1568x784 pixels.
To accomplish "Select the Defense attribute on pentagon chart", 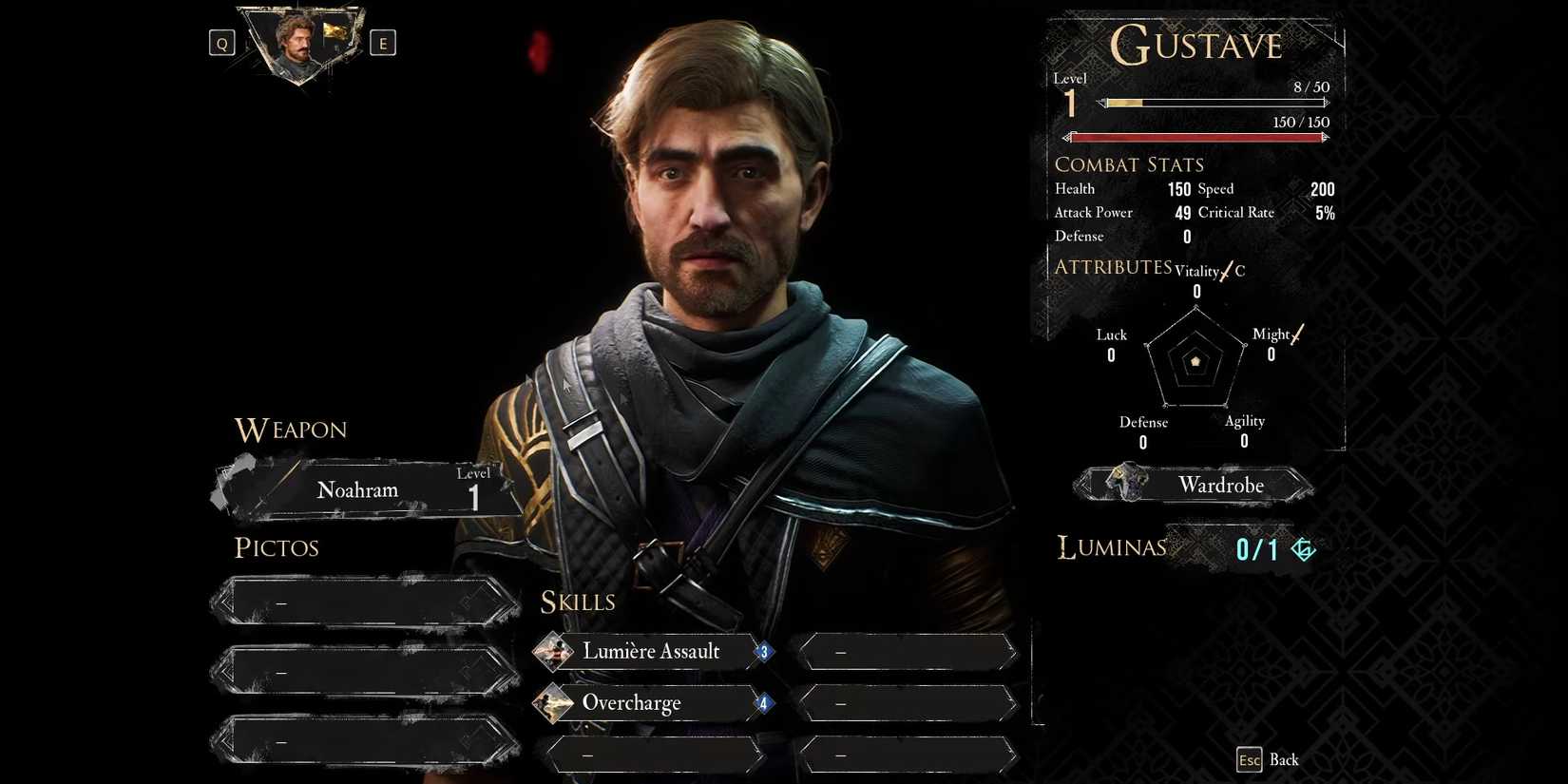I will (1143, 423).
